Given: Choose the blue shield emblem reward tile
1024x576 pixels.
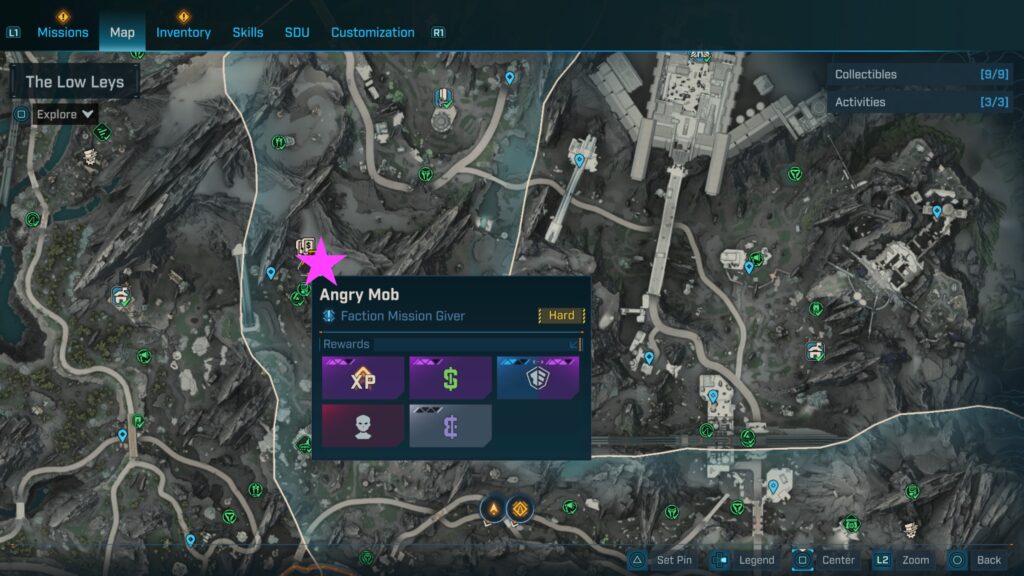Looking at the screenshot, I should pyautogui.click(x=538, y=378).
